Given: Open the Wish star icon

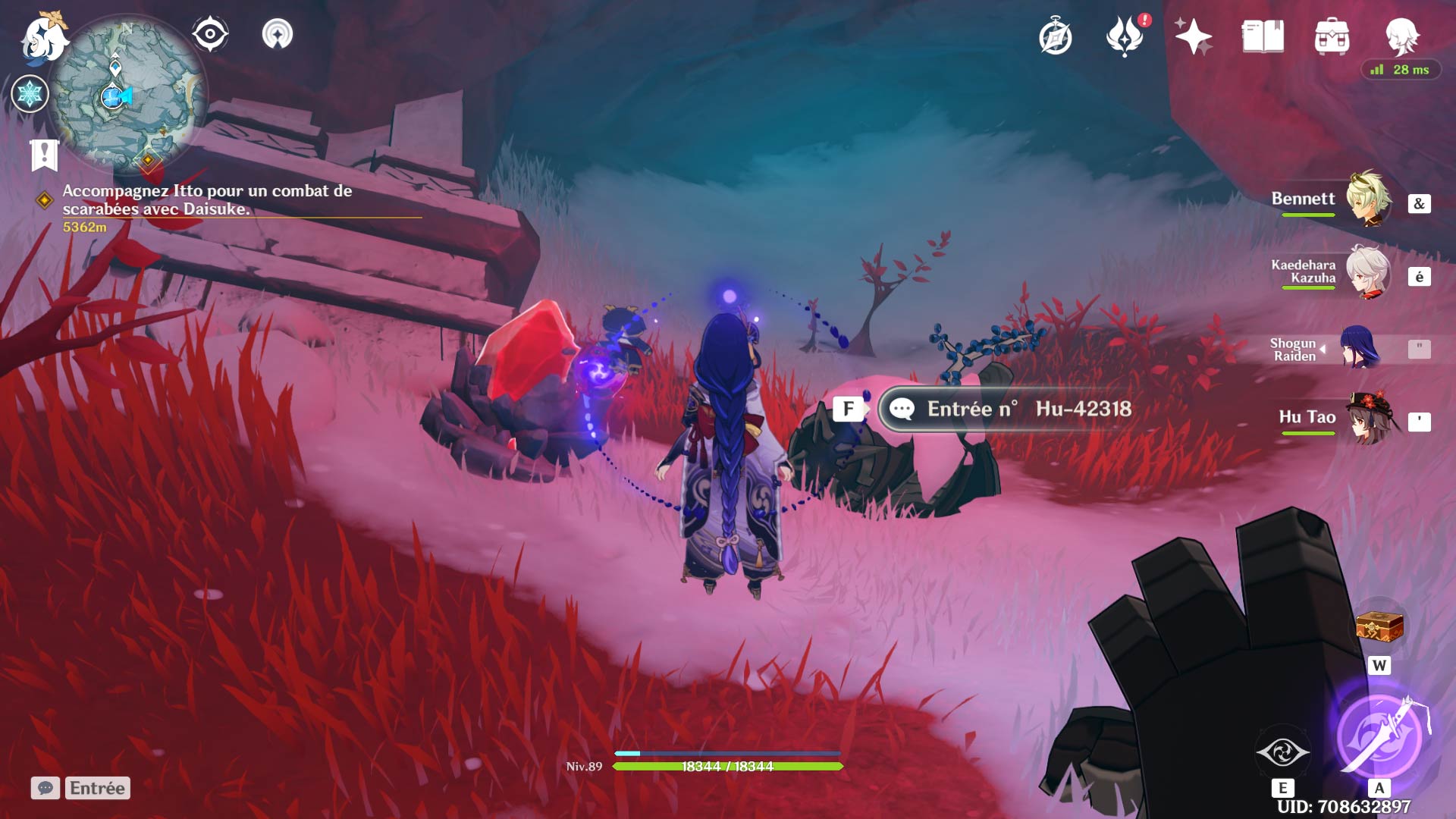Looking at the screenshot, I should pos(1193,36).
